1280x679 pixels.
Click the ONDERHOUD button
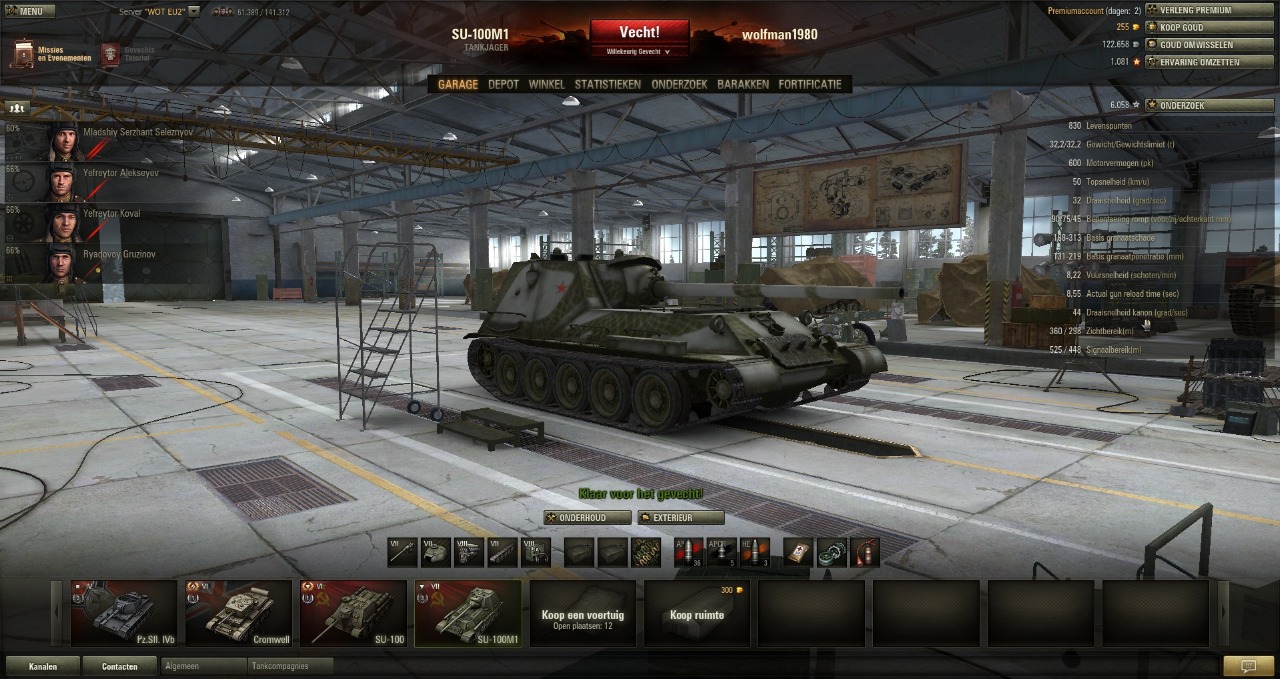point(588,518)
